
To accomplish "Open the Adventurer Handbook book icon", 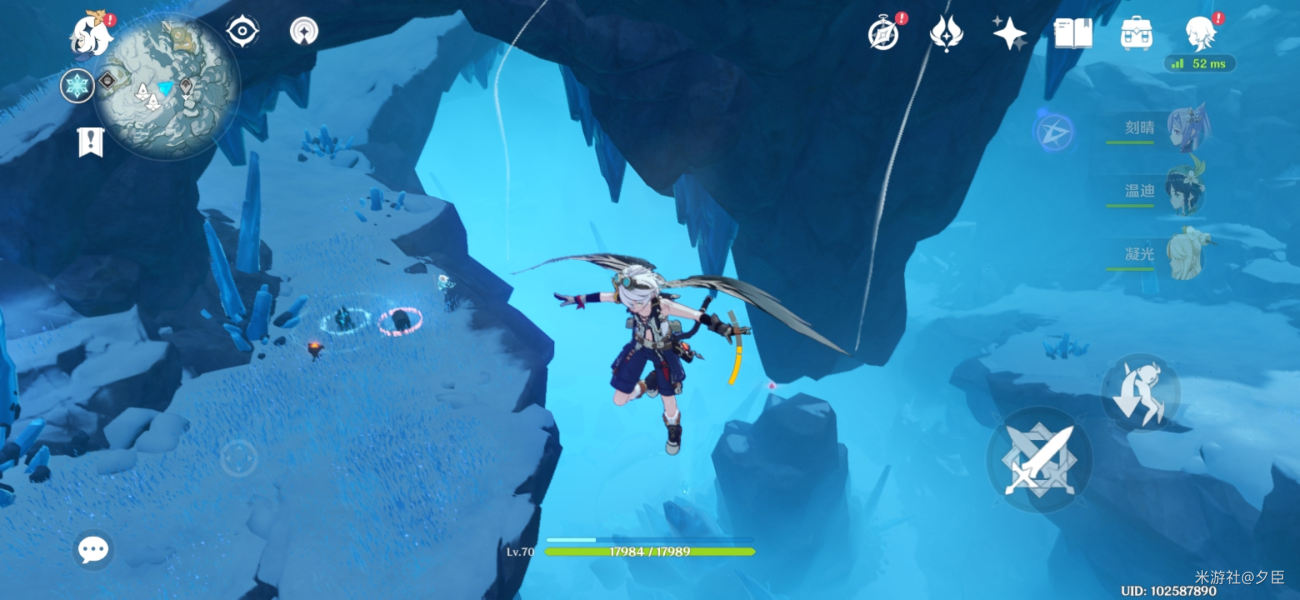I will 1072,34.
